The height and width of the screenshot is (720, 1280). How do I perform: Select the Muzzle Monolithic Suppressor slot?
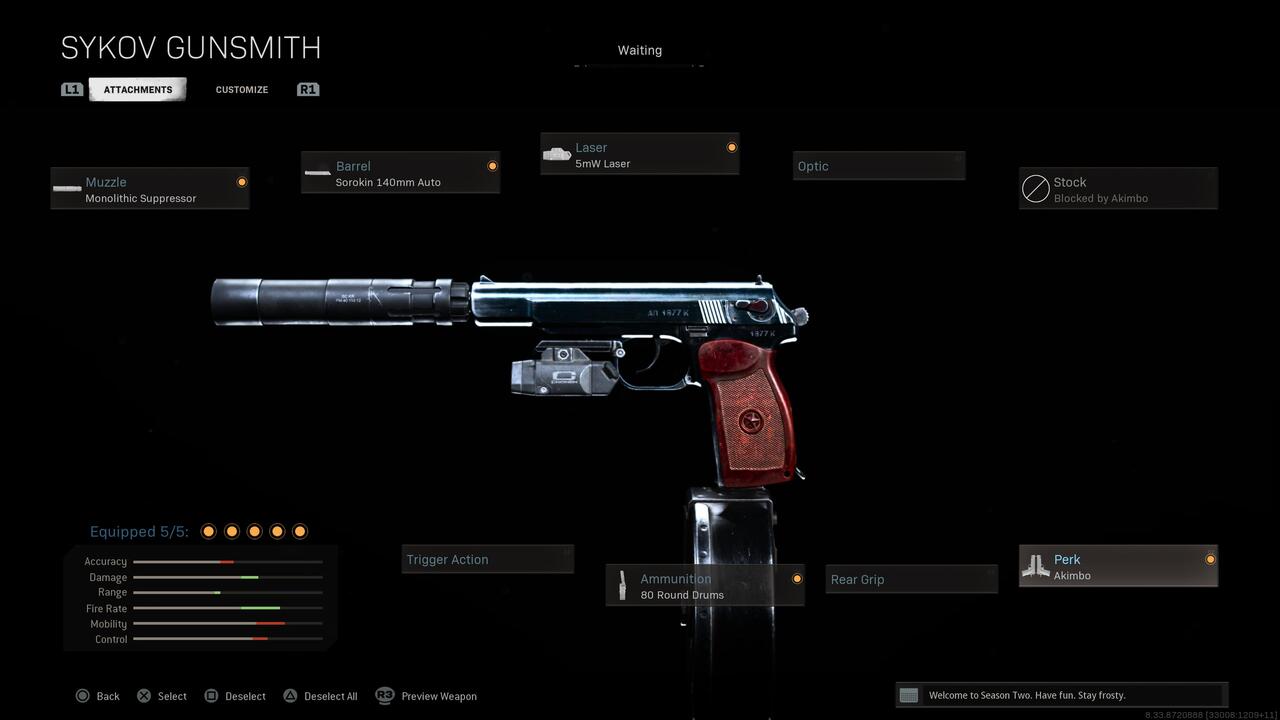point(150,189)
